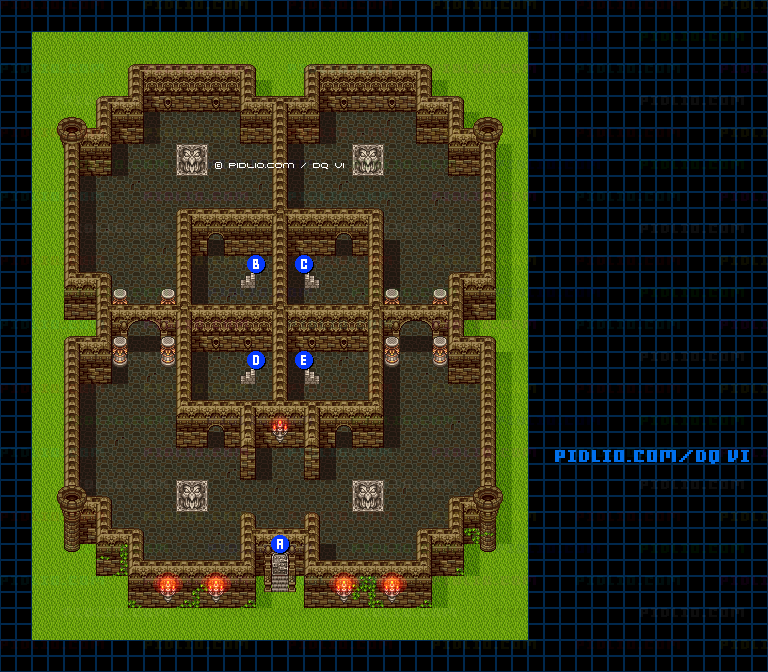Image resolution: width=768 pixels, height=672 pixels.
Task: Select the blue A map marker
Action: pyautogui.click(x=280, y=545)
